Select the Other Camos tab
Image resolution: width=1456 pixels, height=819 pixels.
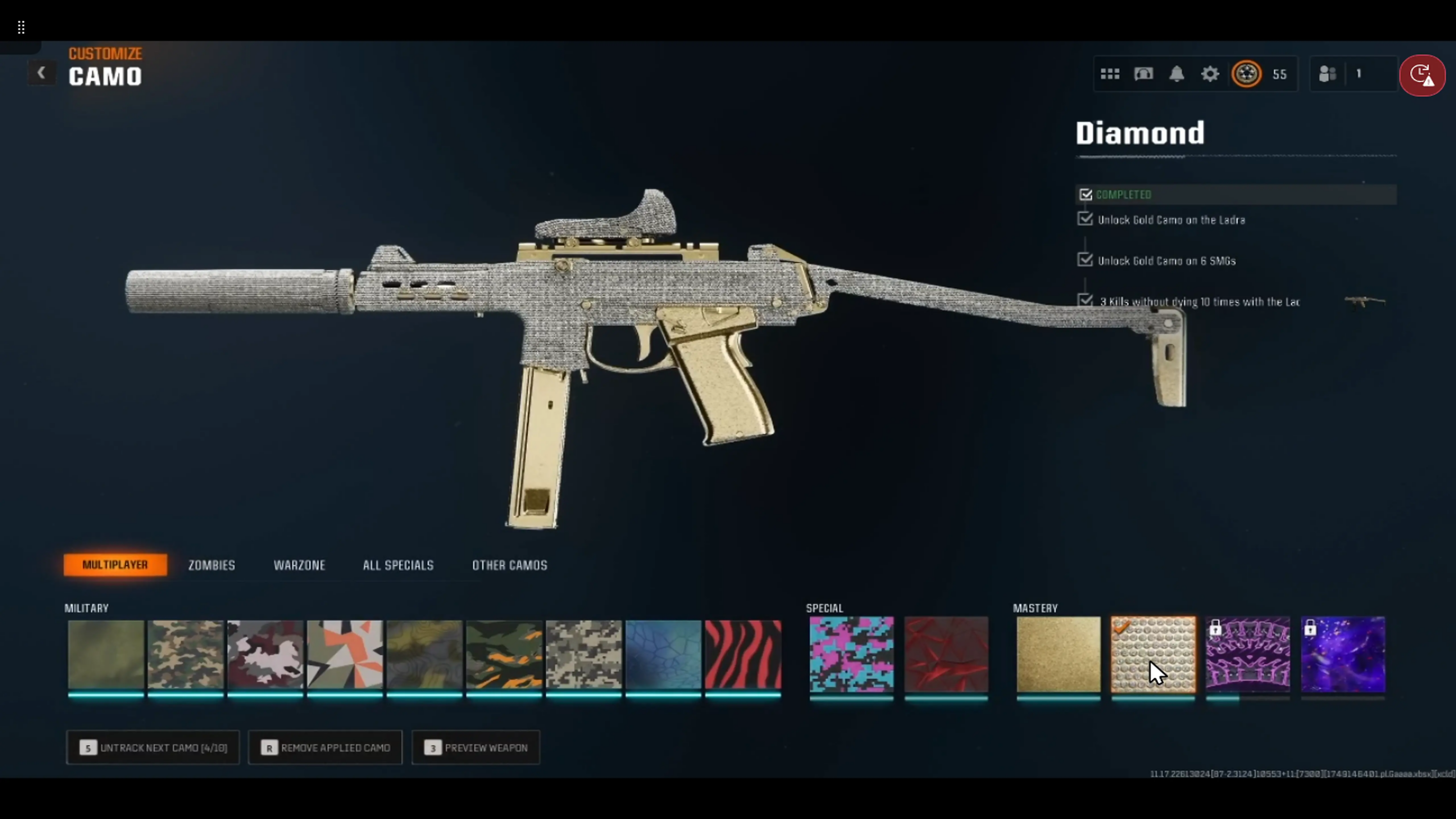(509, 565)
